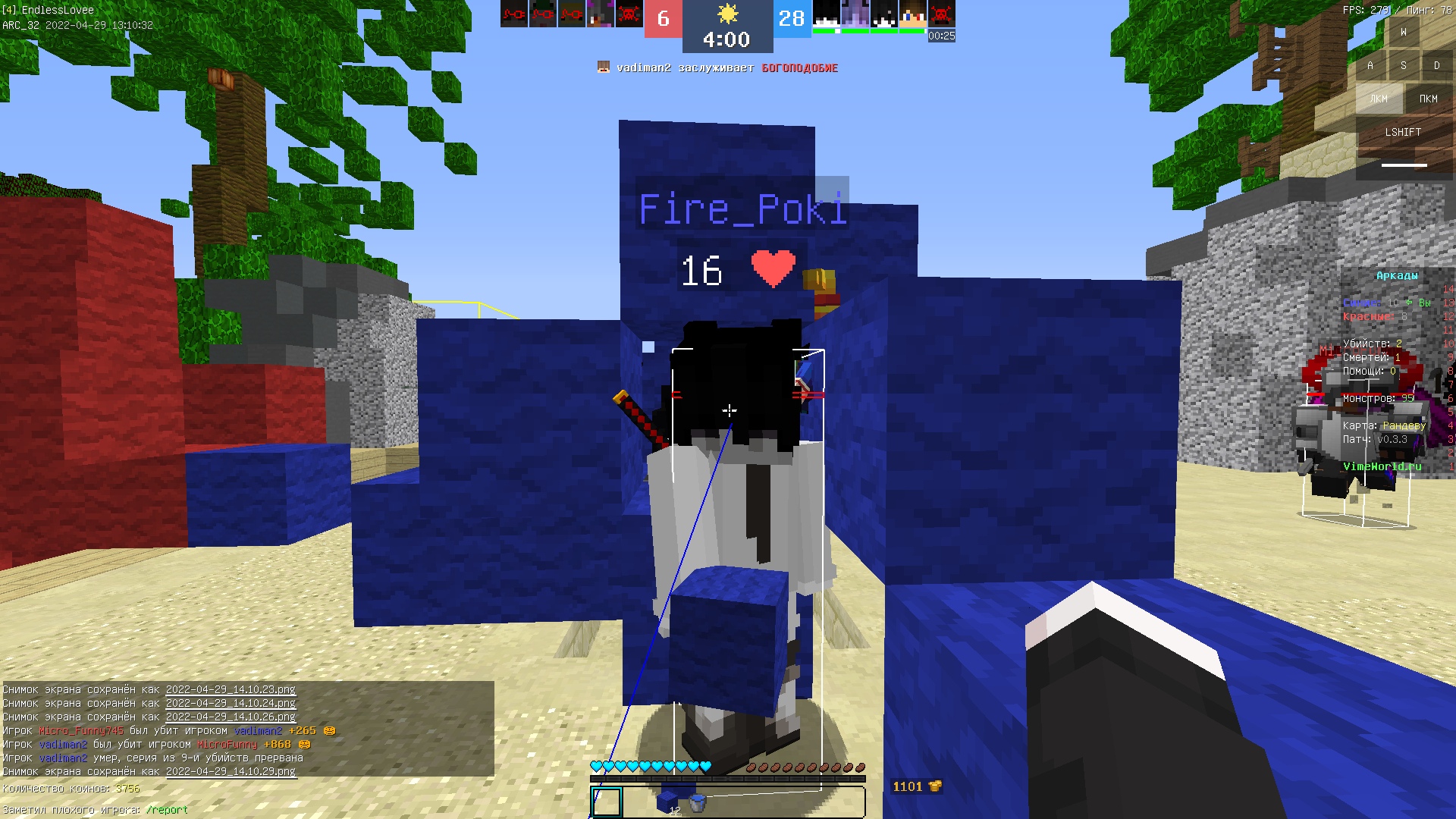Screen dimensions: 1456x819
Task: Open the screenshot 2022-04-29_14.10.23.png link
Action: 229,691
